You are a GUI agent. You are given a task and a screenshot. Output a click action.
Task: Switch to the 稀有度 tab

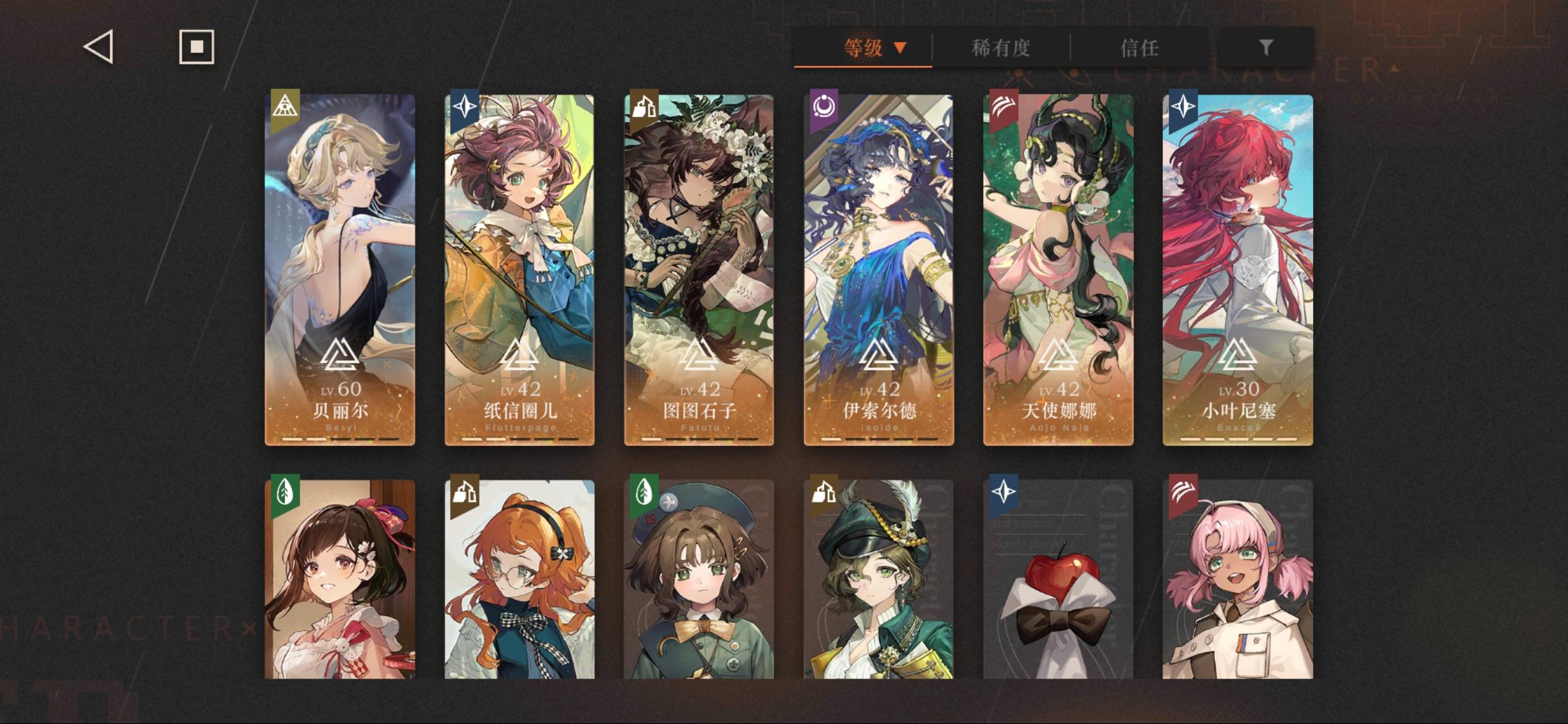pyautogui.click(x=1002, y=49)
